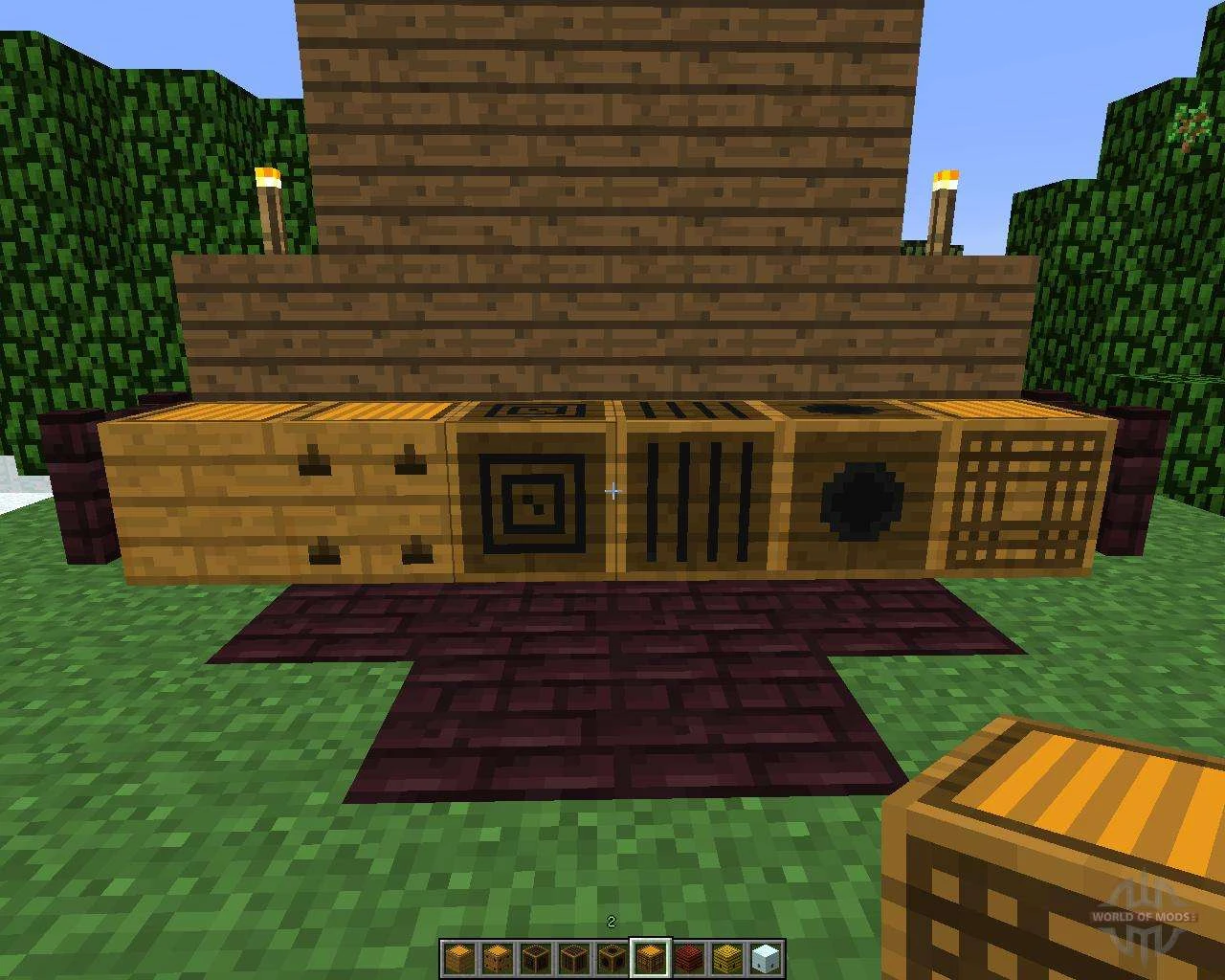
Task: Click the tree with red apples on the right
Action: pos(1190,127)
